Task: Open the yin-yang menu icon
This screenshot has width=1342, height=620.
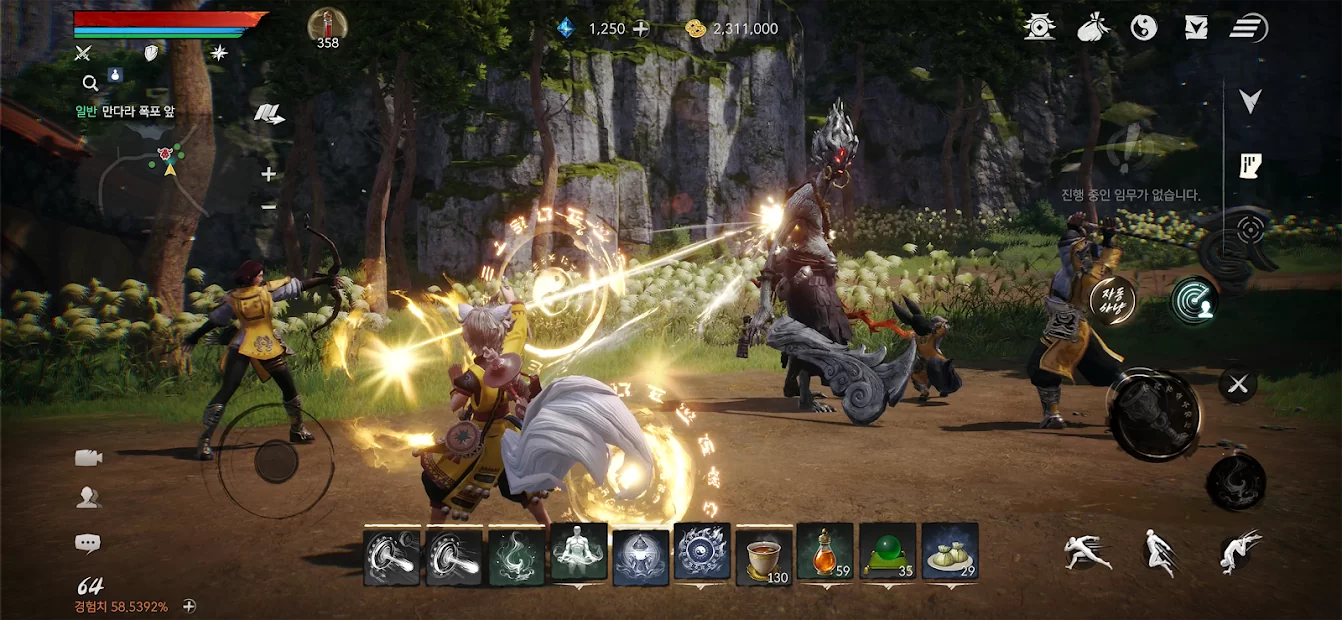Action: pos(1144,28)
